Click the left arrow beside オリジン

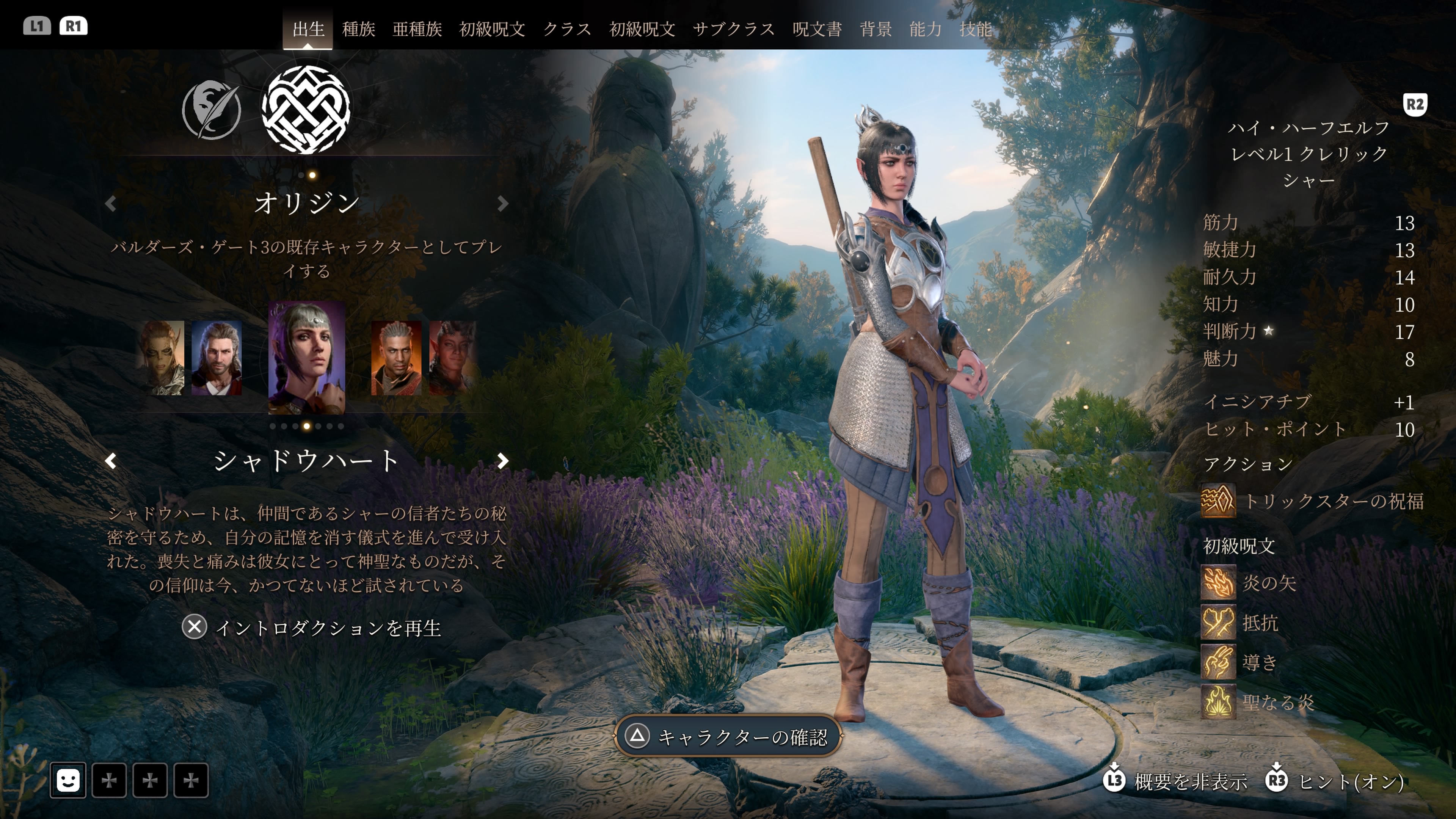pyautogui.click(x=111, y=204)
